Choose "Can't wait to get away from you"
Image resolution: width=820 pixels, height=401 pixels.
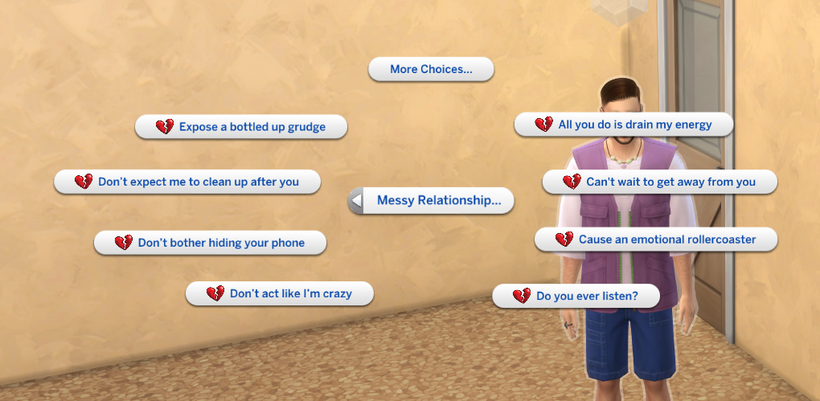[660, 182]
